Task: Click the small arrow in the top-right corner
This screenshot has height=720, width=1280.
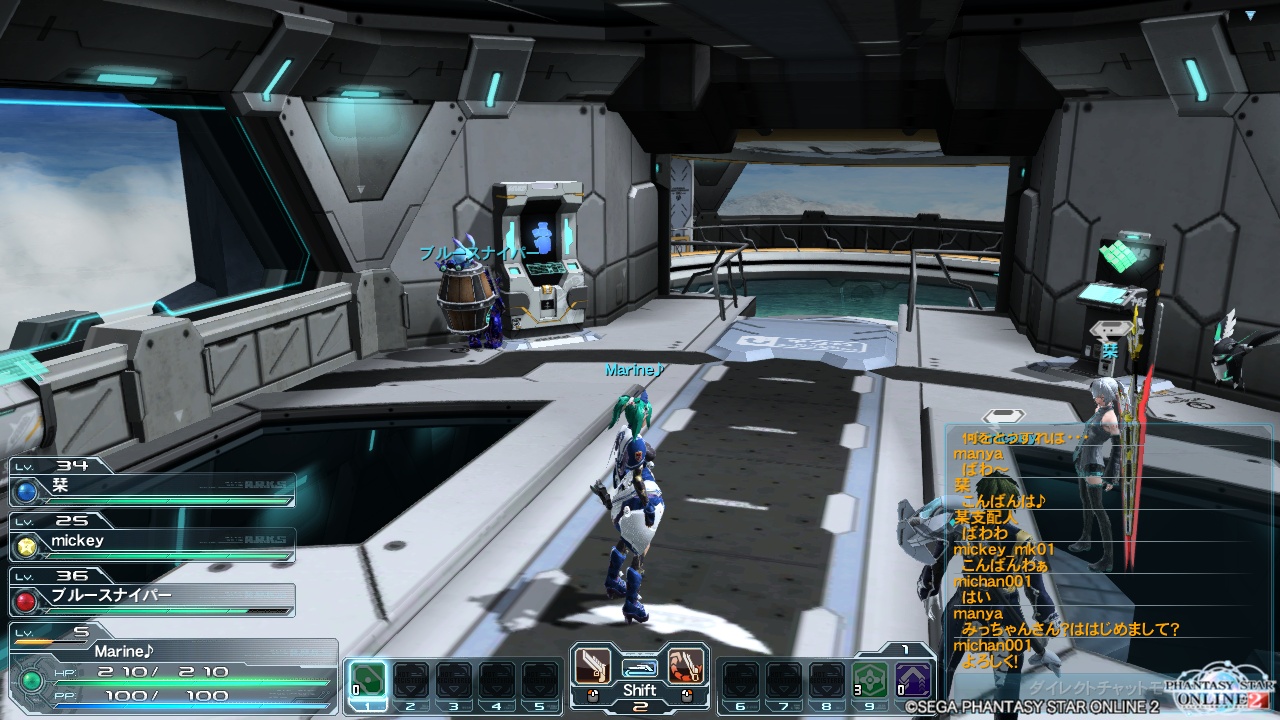Action: click(x=1250, y=15)
